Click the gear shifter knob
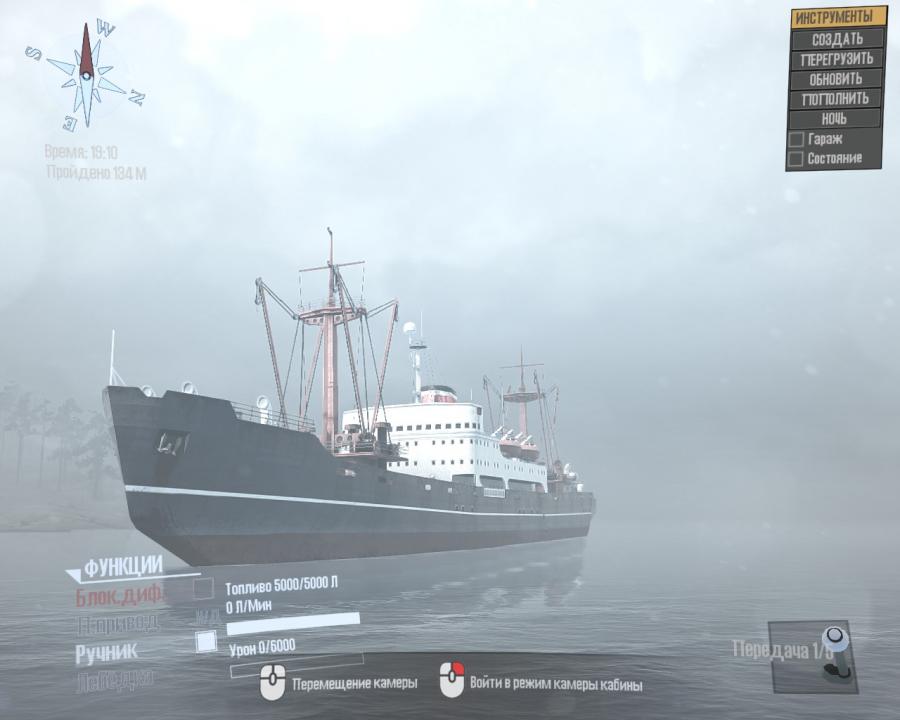This screenshot has width=900, height=720. pos(832,639)
